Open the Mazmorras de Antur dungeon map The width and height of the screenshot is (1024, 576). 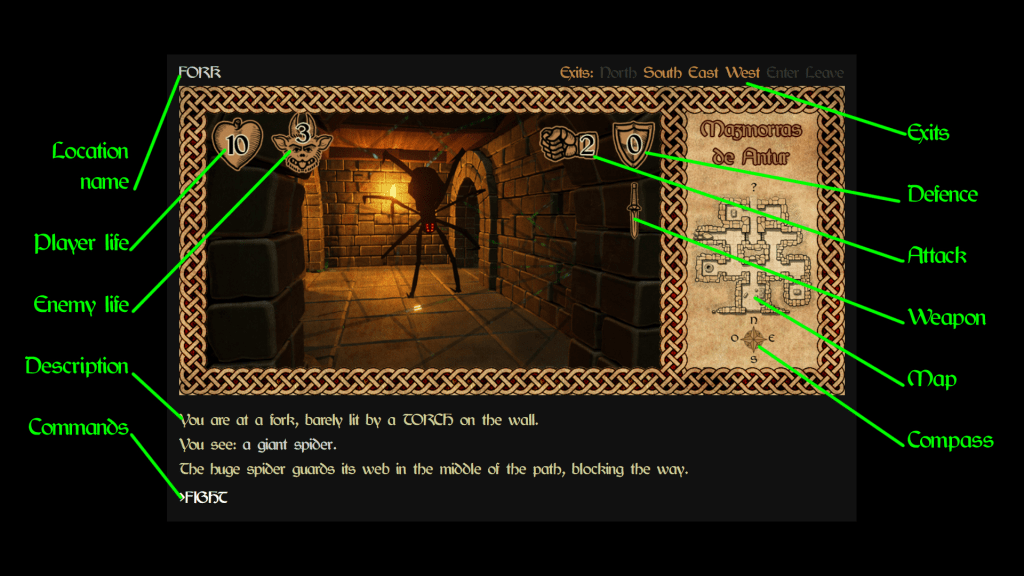753,255
